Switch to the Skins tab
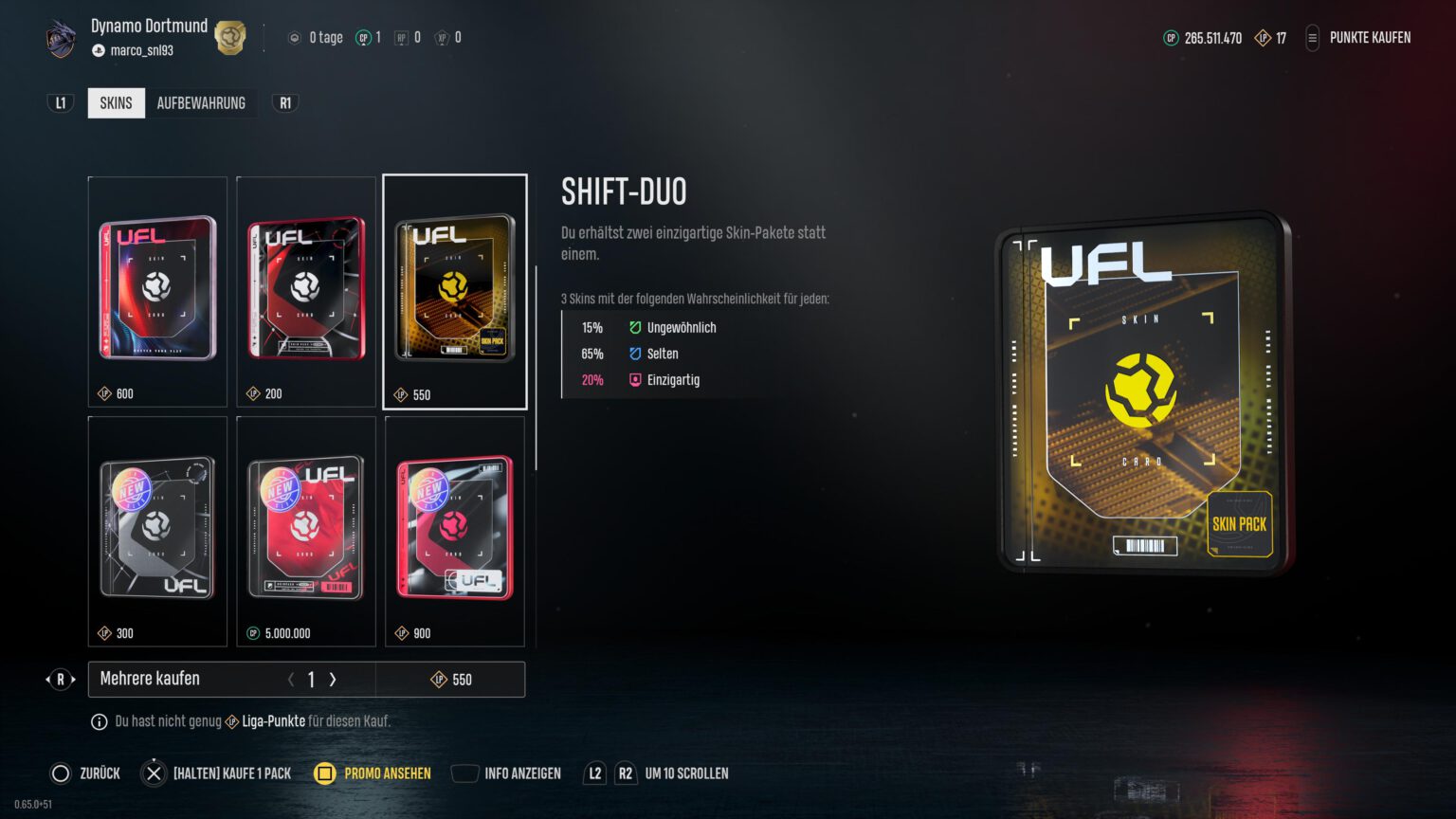This screenshot has height=819, width=1456. pyautogui.click(x=116, y=102)
